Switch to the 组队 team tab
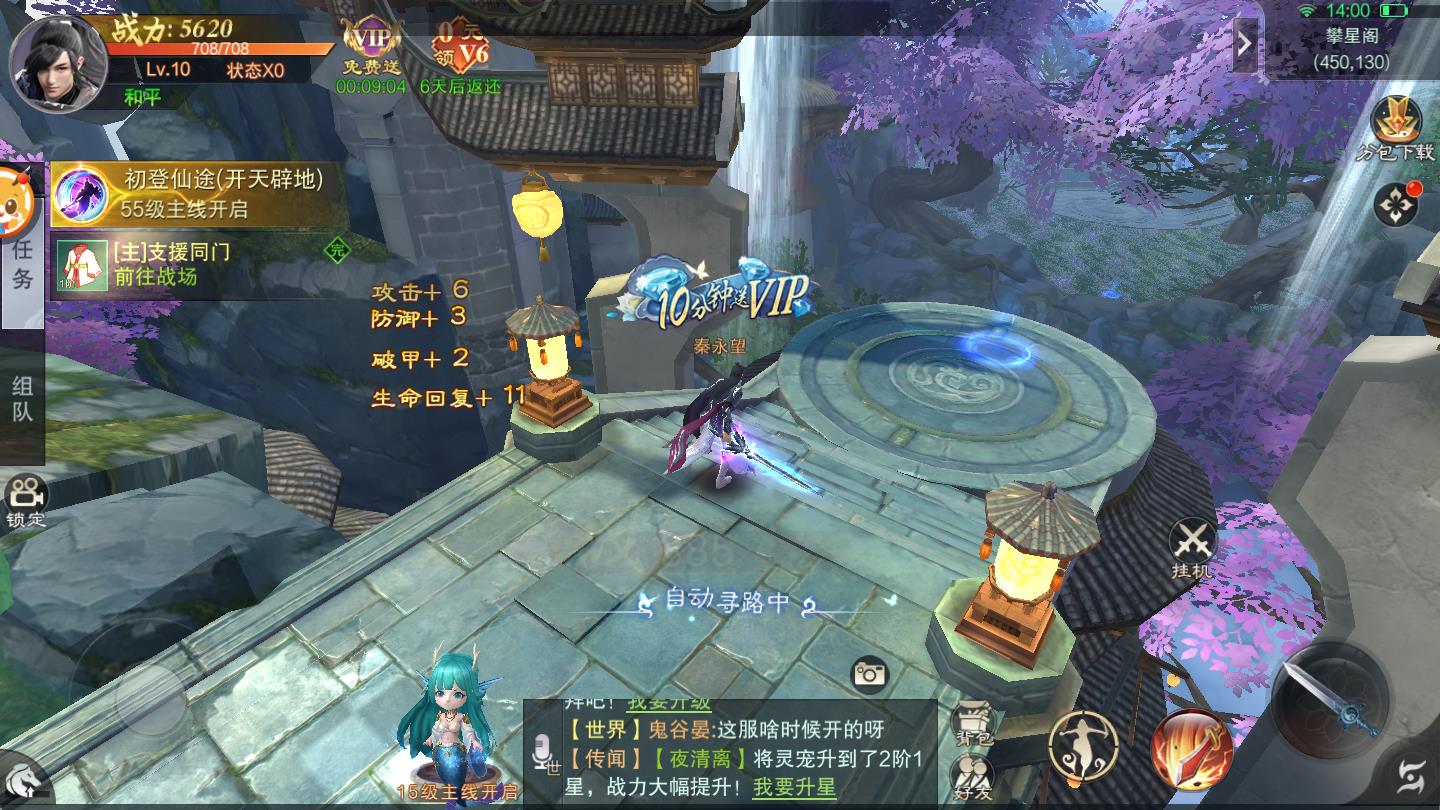 [x=22, y=400]
